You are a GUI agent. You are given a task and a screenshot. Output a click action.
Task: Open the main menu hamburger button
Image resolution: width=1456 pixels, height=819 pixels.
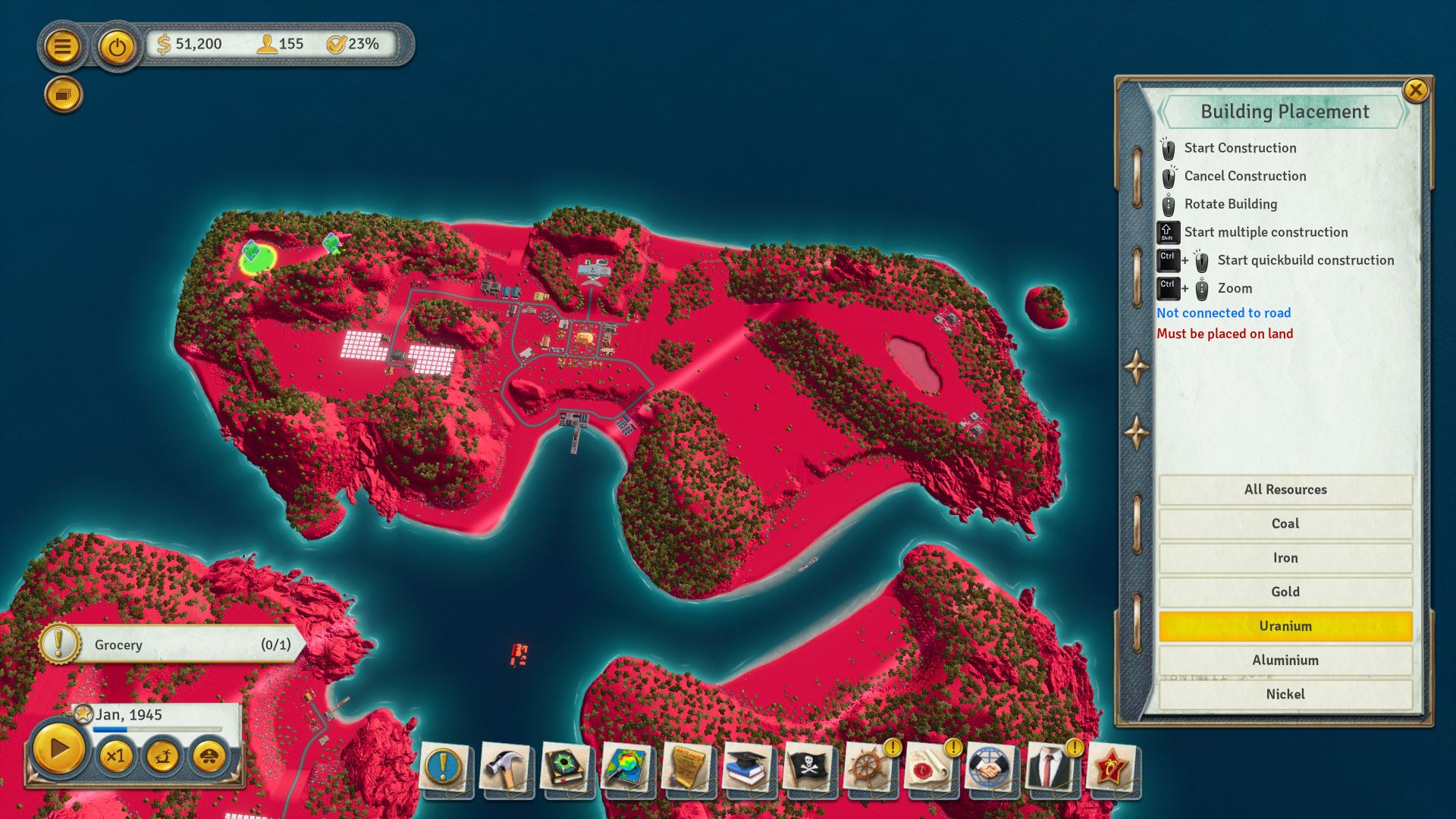tap(63, 47)
